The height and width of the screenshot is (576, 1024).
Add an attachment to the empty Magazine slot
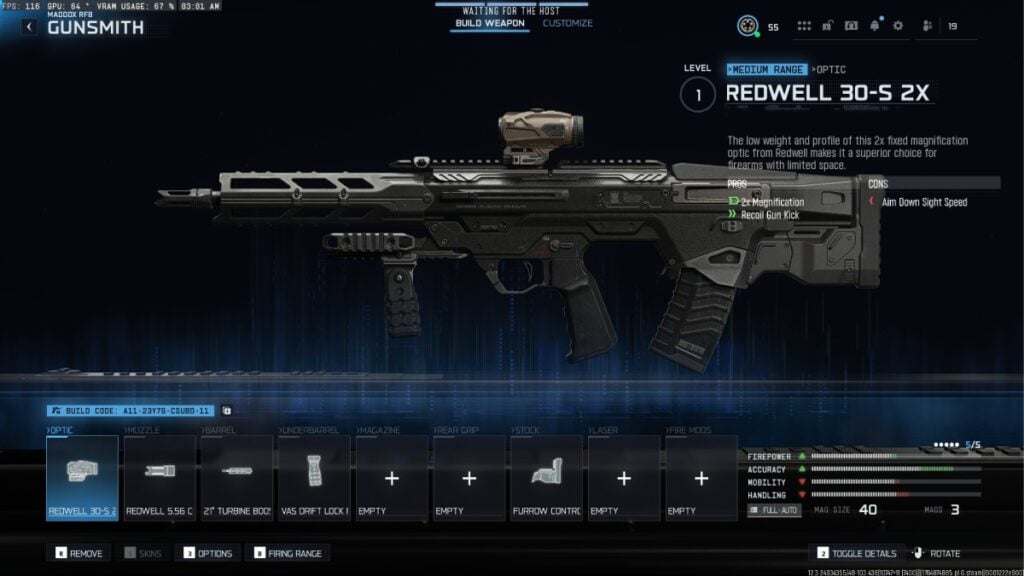[x=392, y=478]
